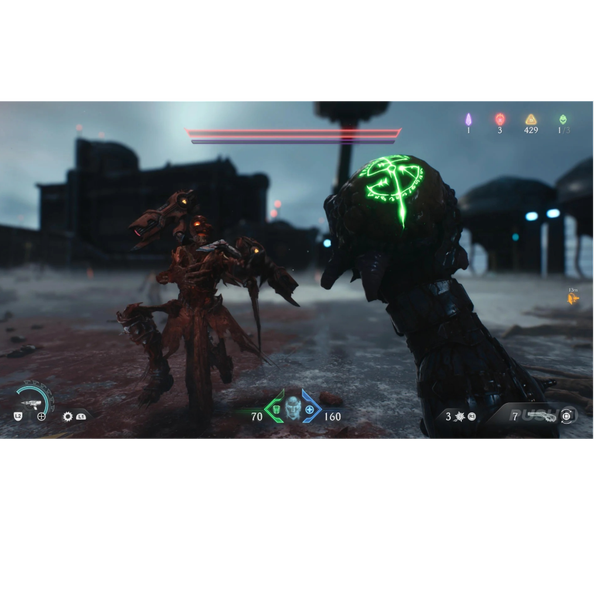Click the crosshair aim icon

coord(42,416)
